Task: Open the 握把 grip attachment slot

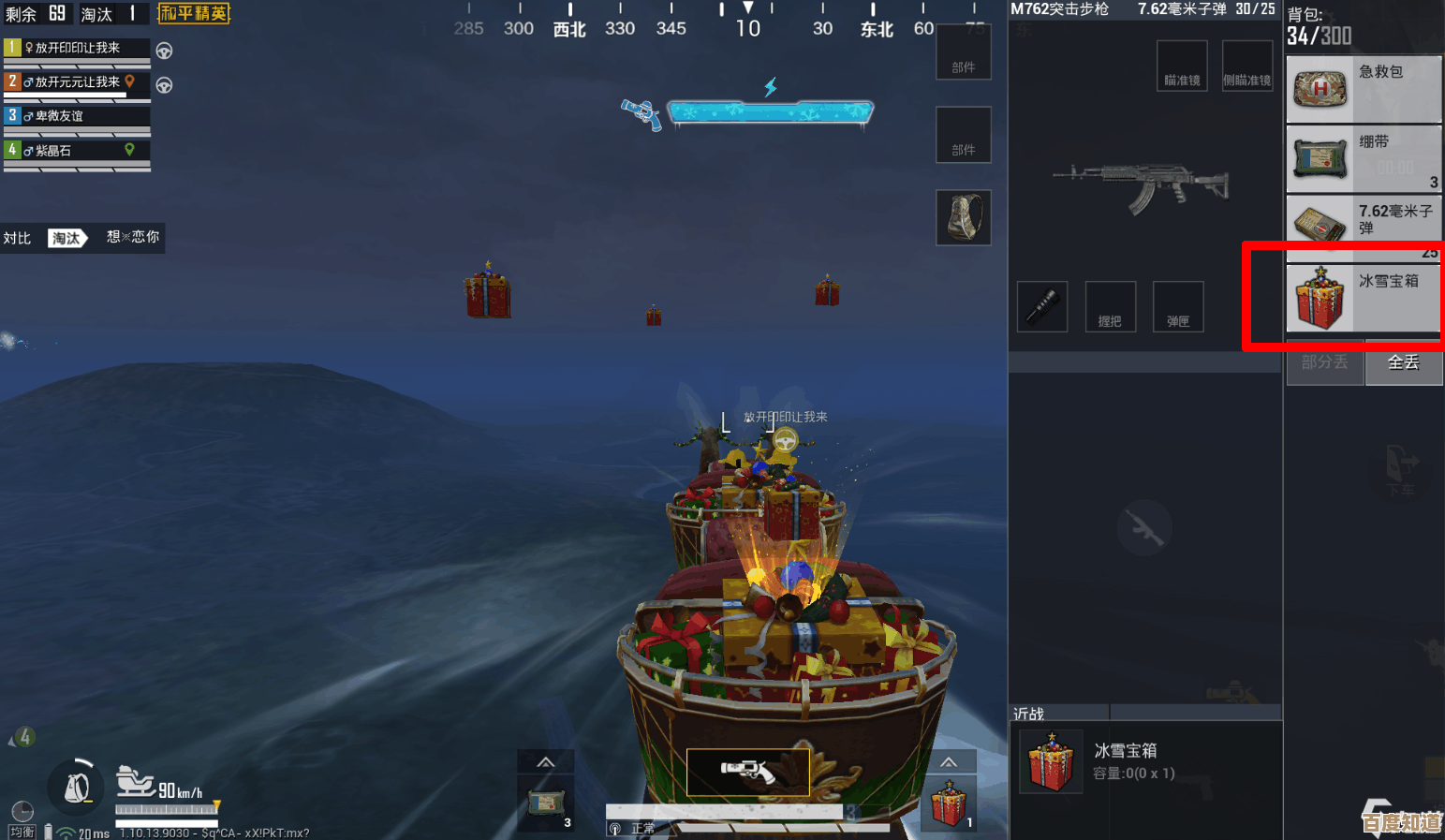Action: pos(1110,306)
